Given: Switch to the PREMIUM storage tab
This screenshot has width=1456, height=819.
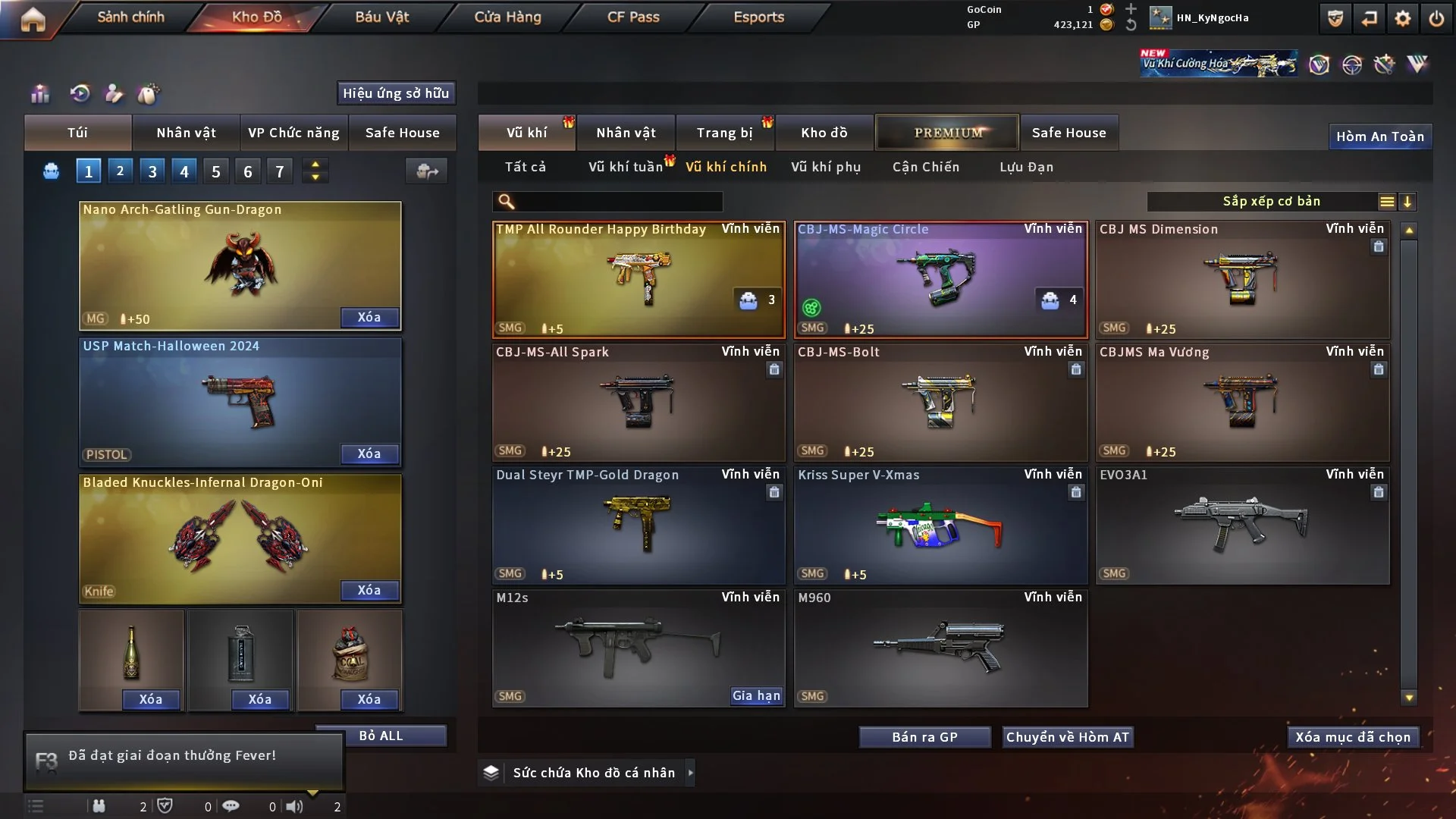Looking at the screenshot, I should pyautogui.click(x=947, y=133).
